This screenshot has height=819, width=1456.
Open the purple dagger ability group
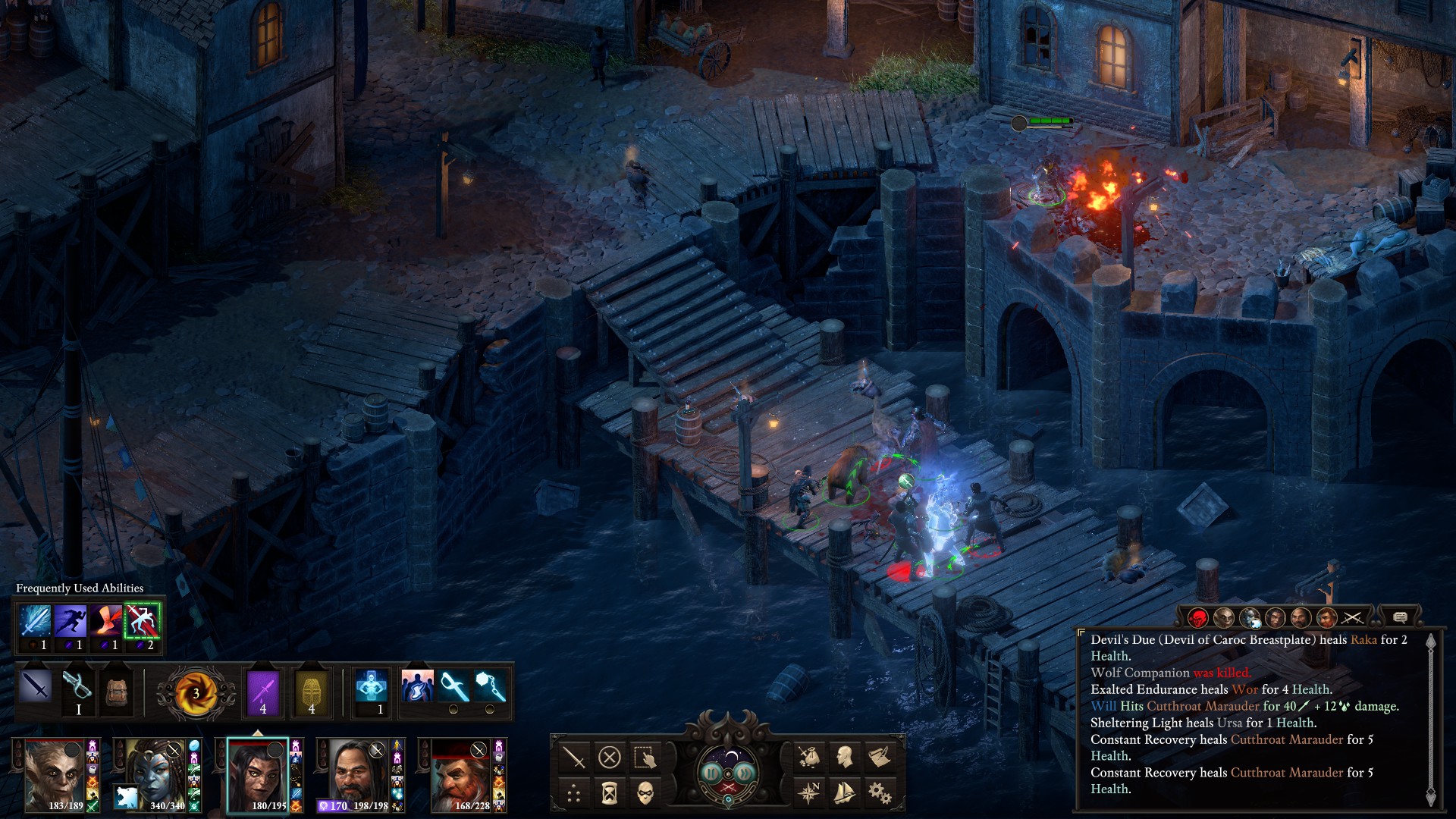click(263, 690)
